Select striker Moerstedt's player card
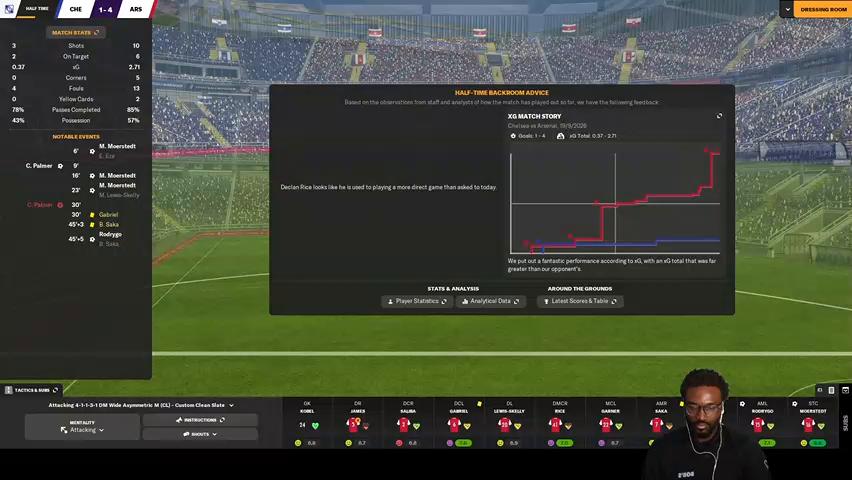 point(813,424)
